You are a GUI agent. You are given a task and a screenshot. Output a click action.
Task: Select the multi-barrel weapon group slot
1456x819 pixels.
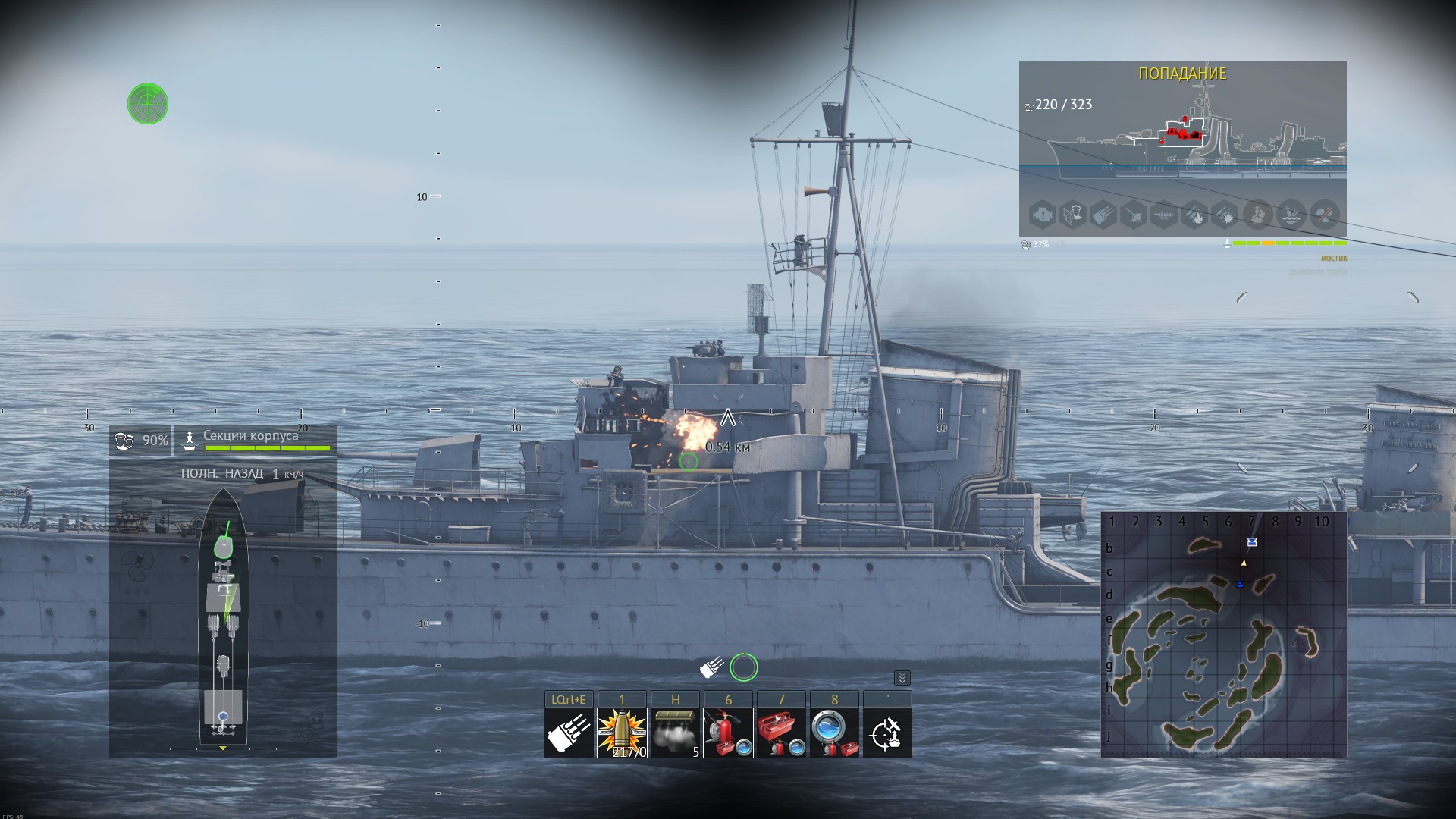(x=569, y=733)
